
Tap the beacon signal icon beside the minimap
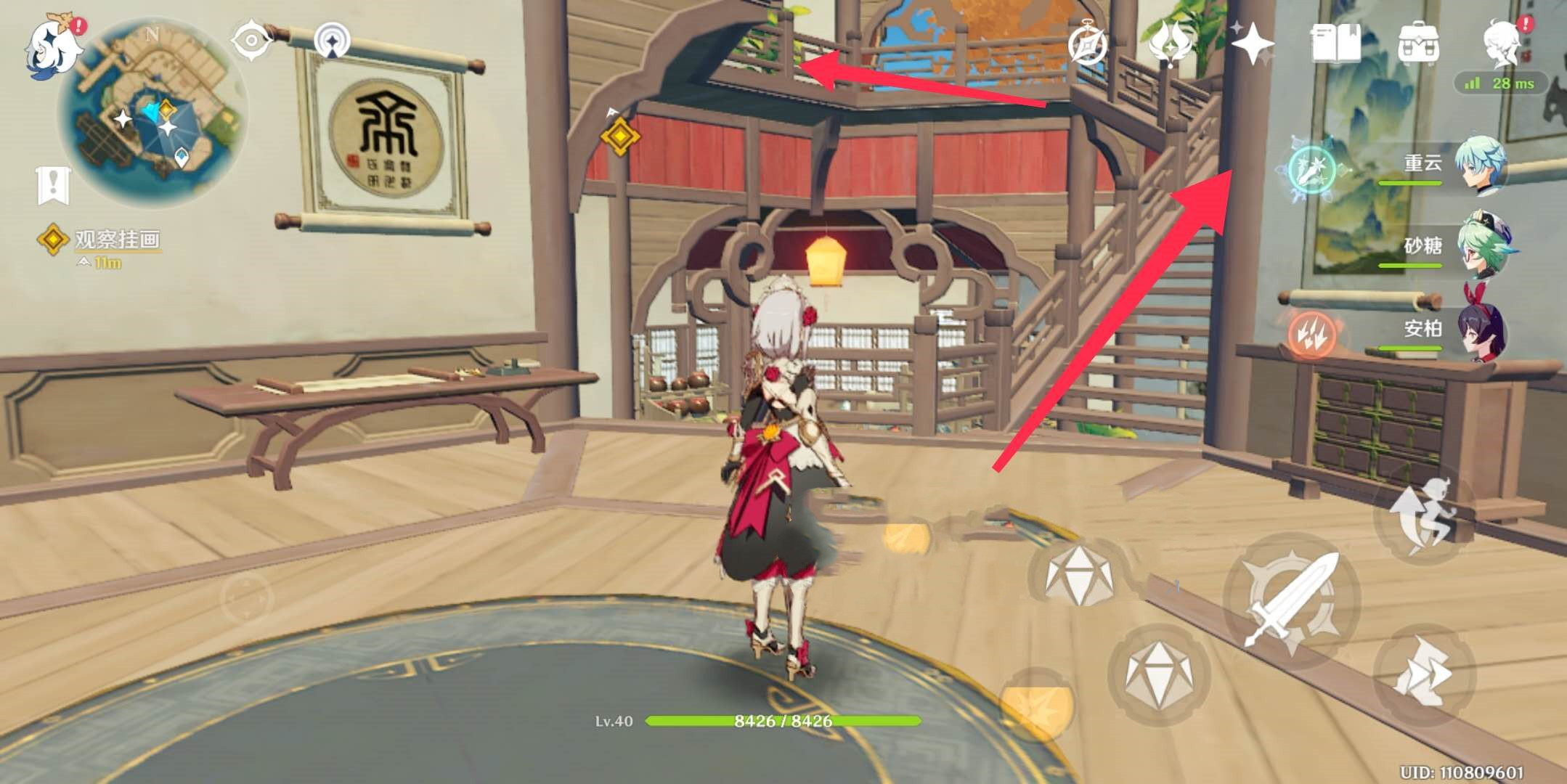click(x=333, y=41)
